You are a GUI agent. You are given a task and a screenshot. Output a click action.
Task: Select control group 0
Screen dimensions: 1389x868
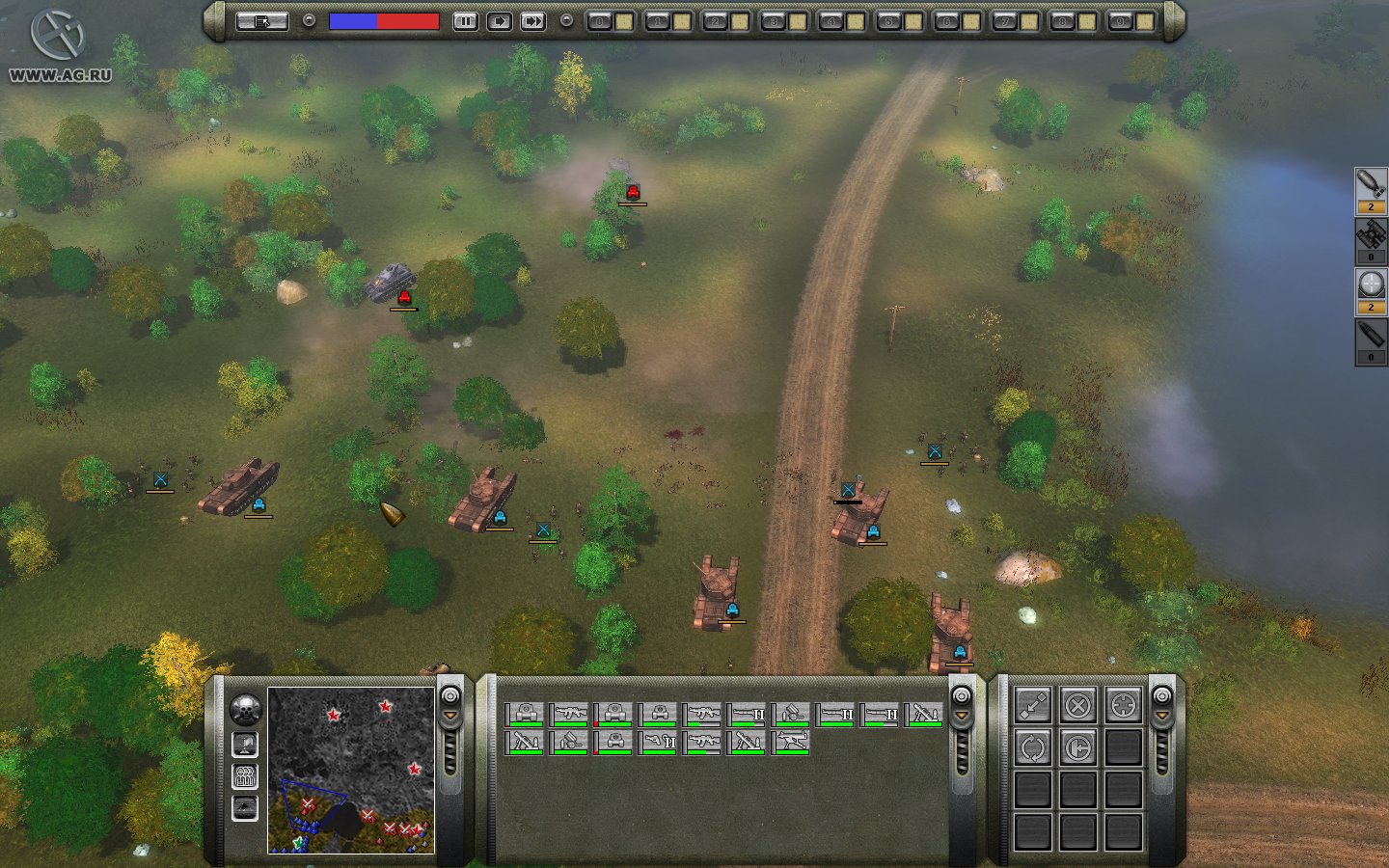pos(599,21)
